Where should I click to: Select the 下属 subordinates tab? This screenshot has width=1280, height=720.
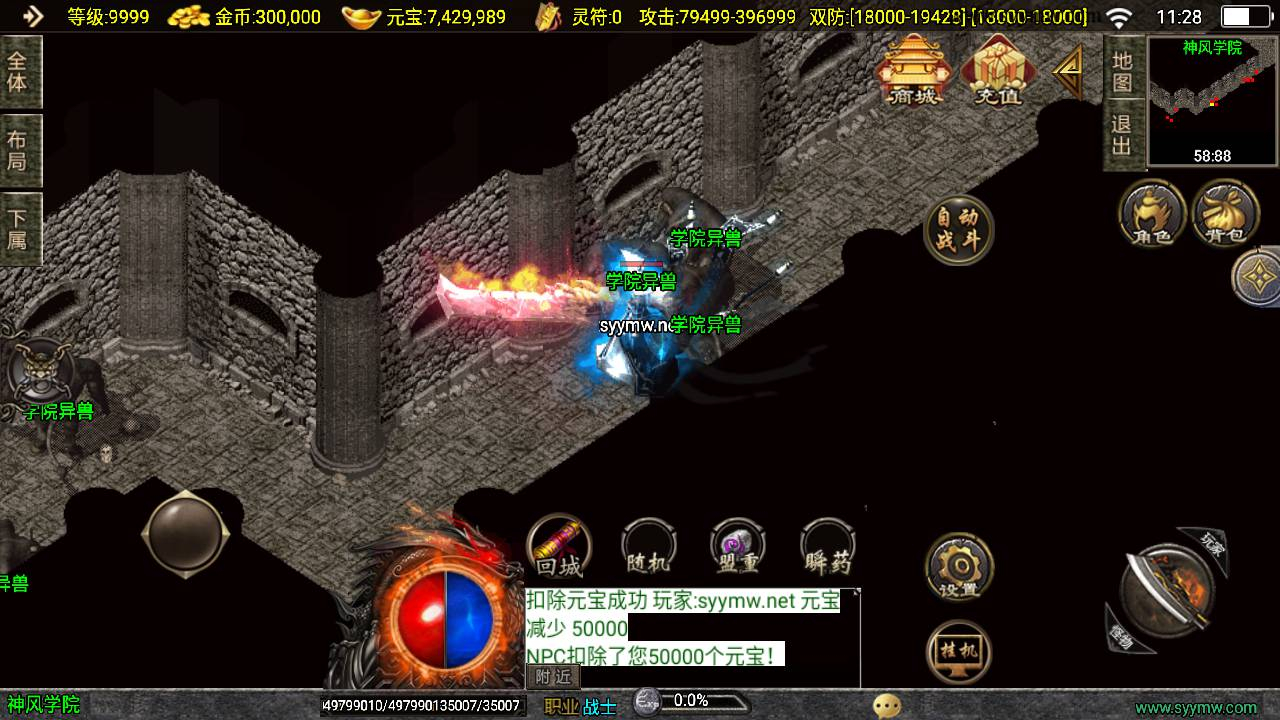click(18, 229)
